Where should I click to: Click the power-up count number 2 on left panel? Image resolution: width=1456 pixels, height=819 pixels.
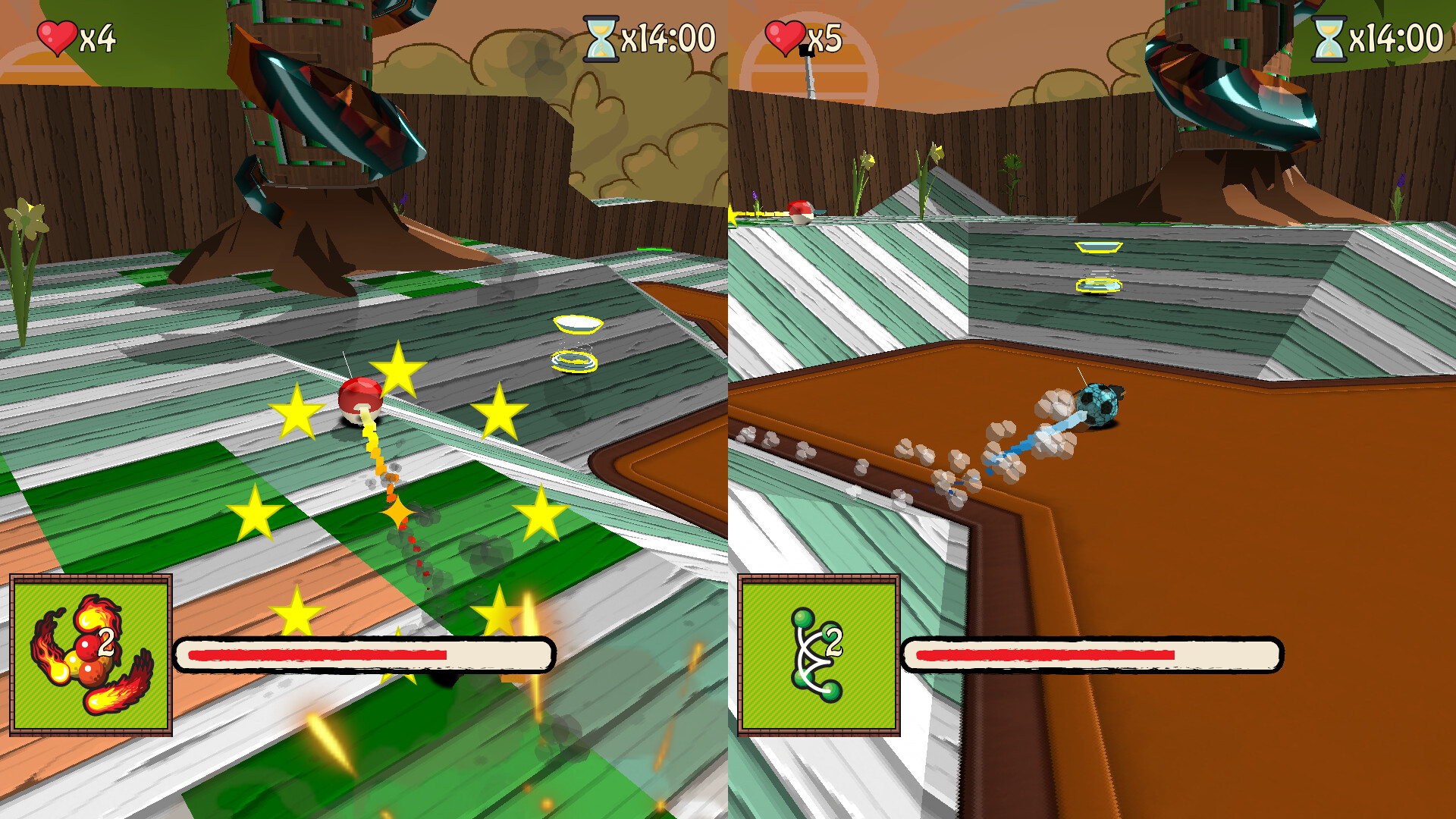click(x=106, y=641)
